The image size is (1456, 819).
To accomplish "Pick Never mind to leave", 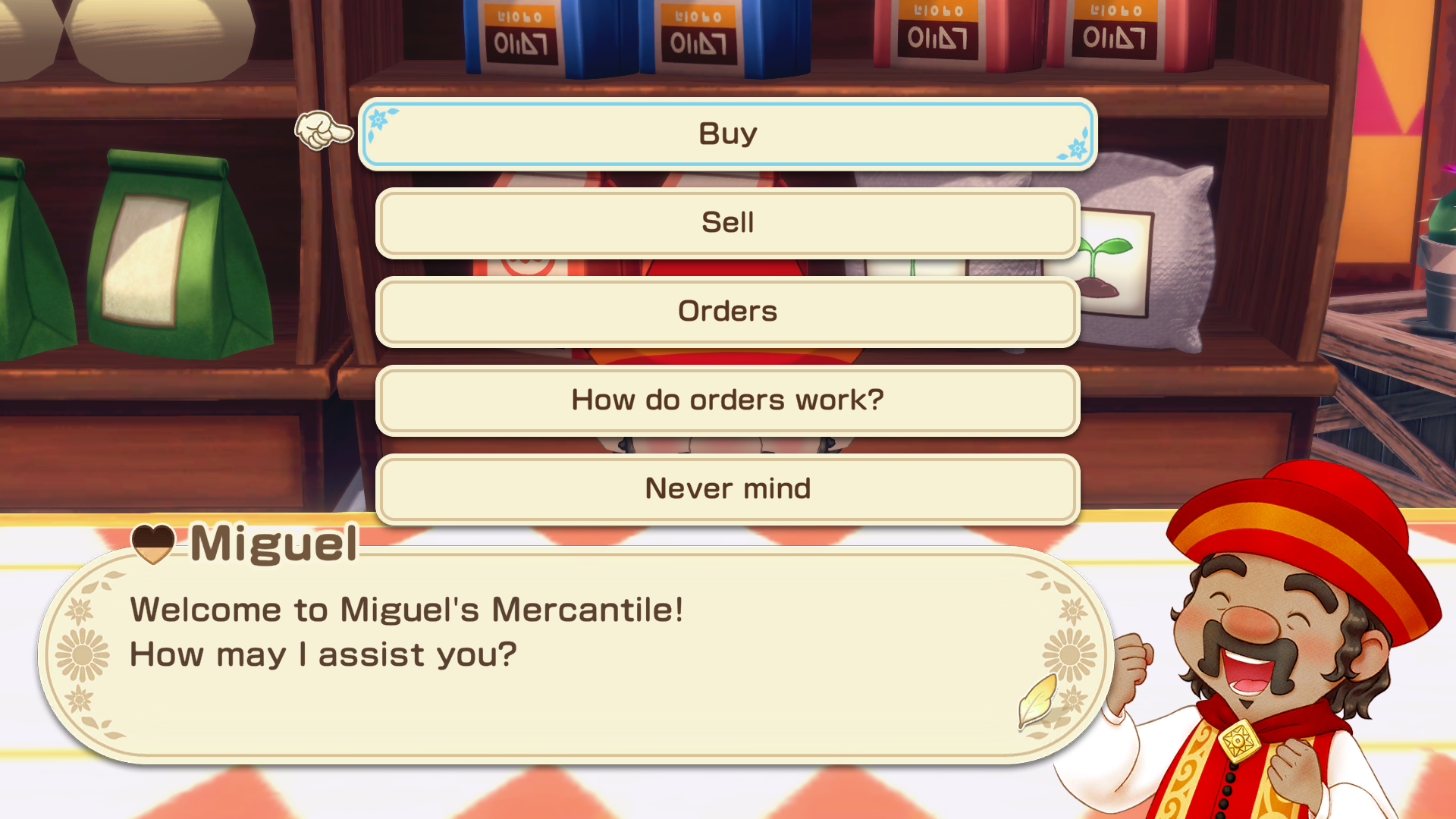I will tap(727, 489).
